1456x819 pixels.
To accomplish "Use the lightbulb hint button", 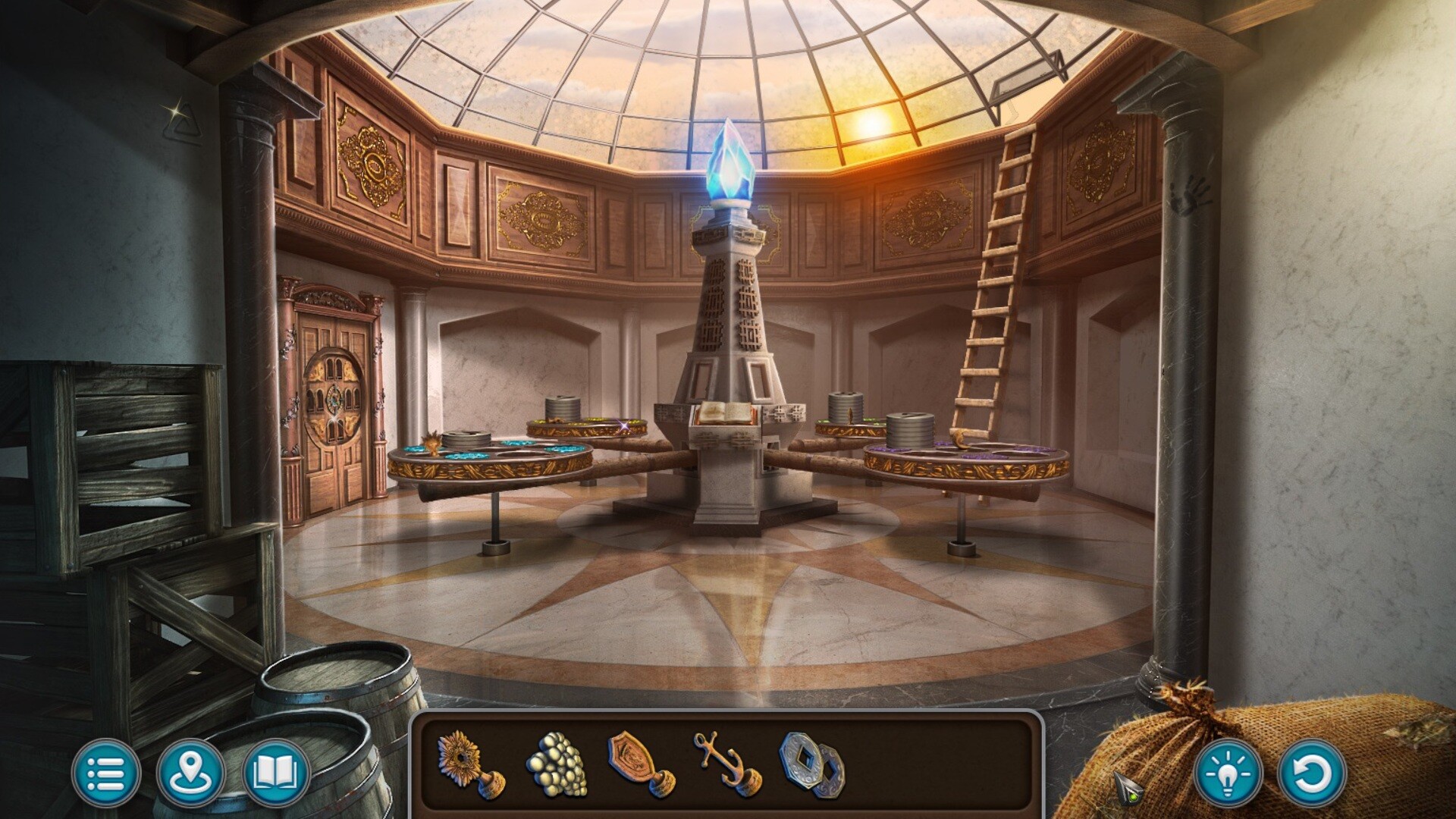I will 1228,774.
